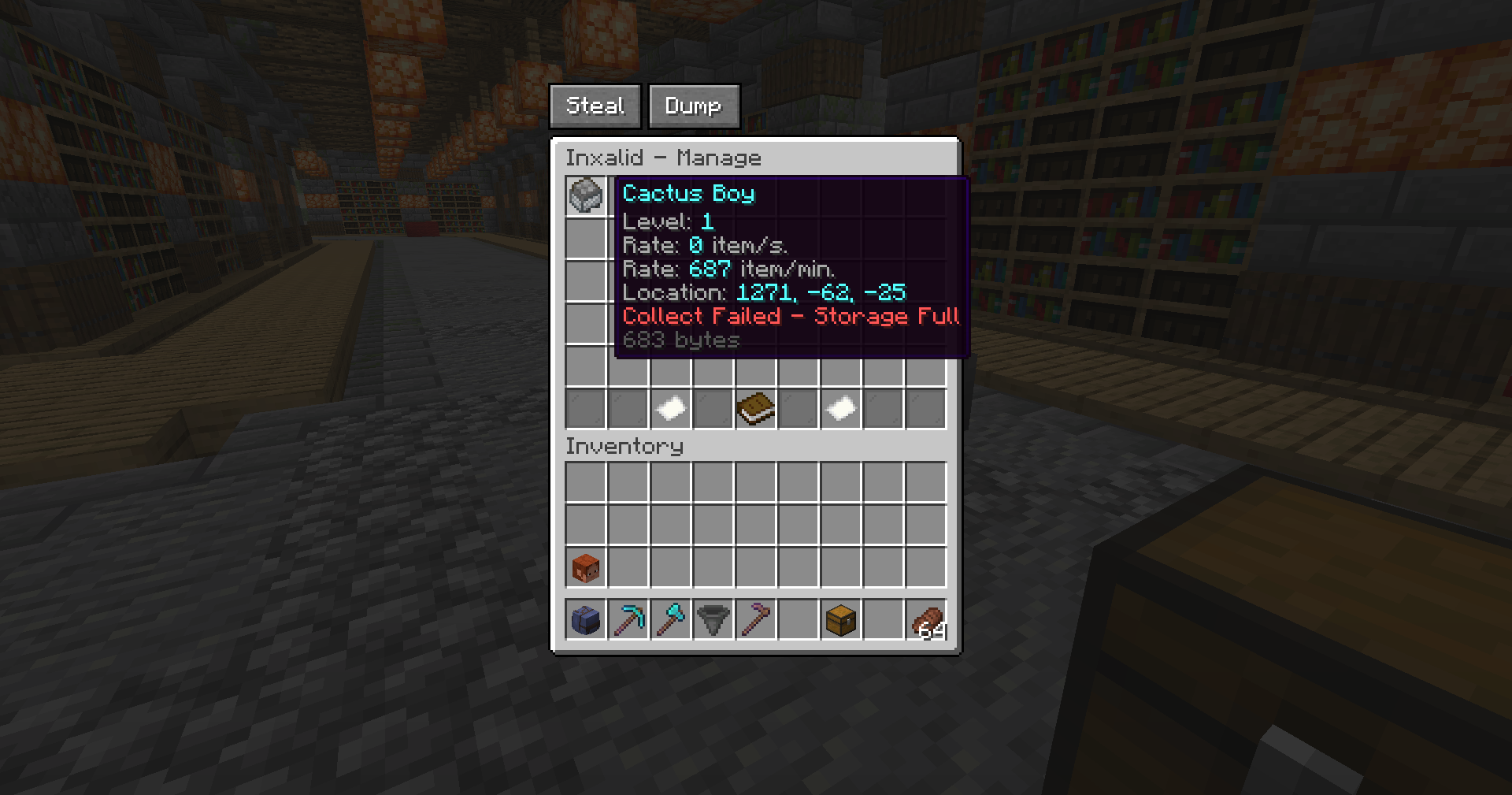
Task: Select the Cactus Boy collector slot
Action: coord(586,195)
